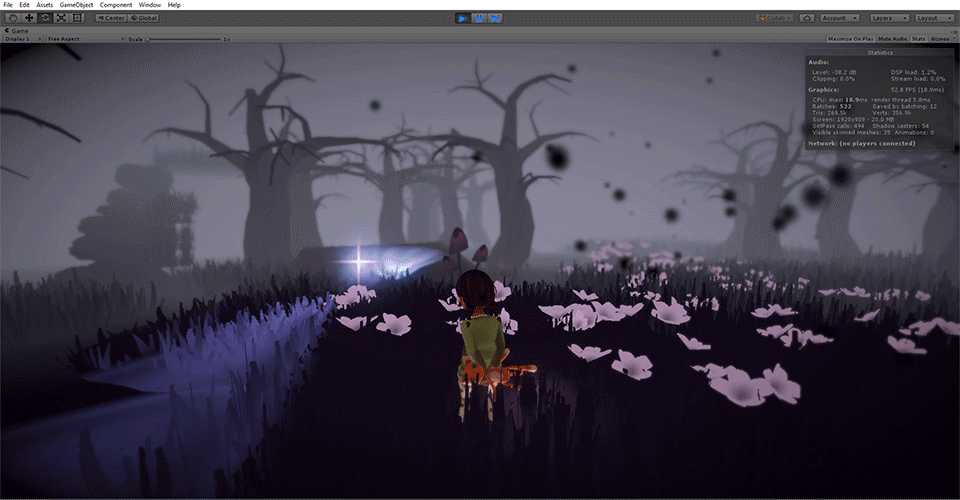Screen dimensions: 960x500
Task: Open the Component menu
Action: (x=116, y=5)
